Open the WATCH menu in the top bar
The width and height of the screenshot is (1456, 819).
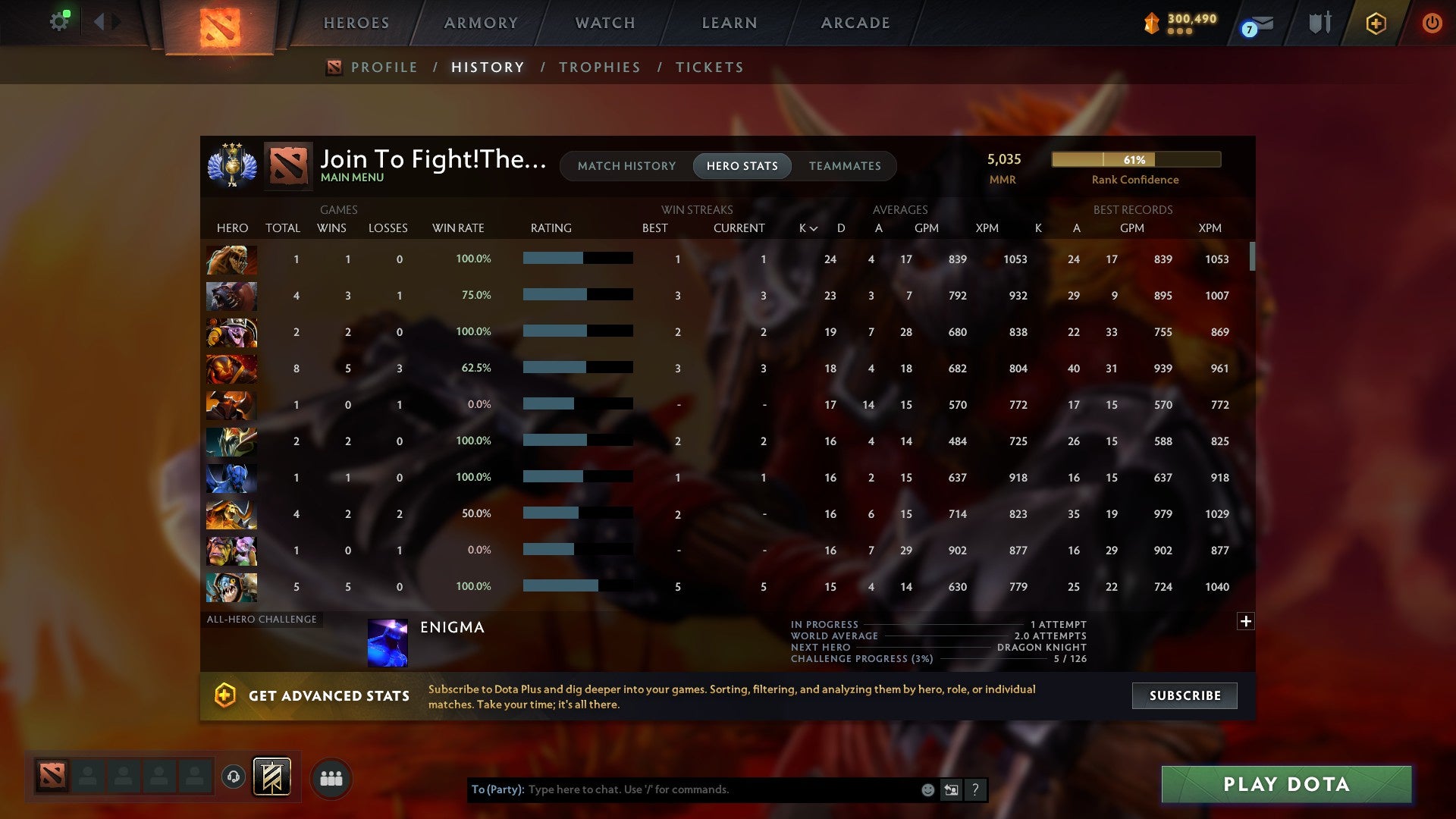click(x=604, y=23)
